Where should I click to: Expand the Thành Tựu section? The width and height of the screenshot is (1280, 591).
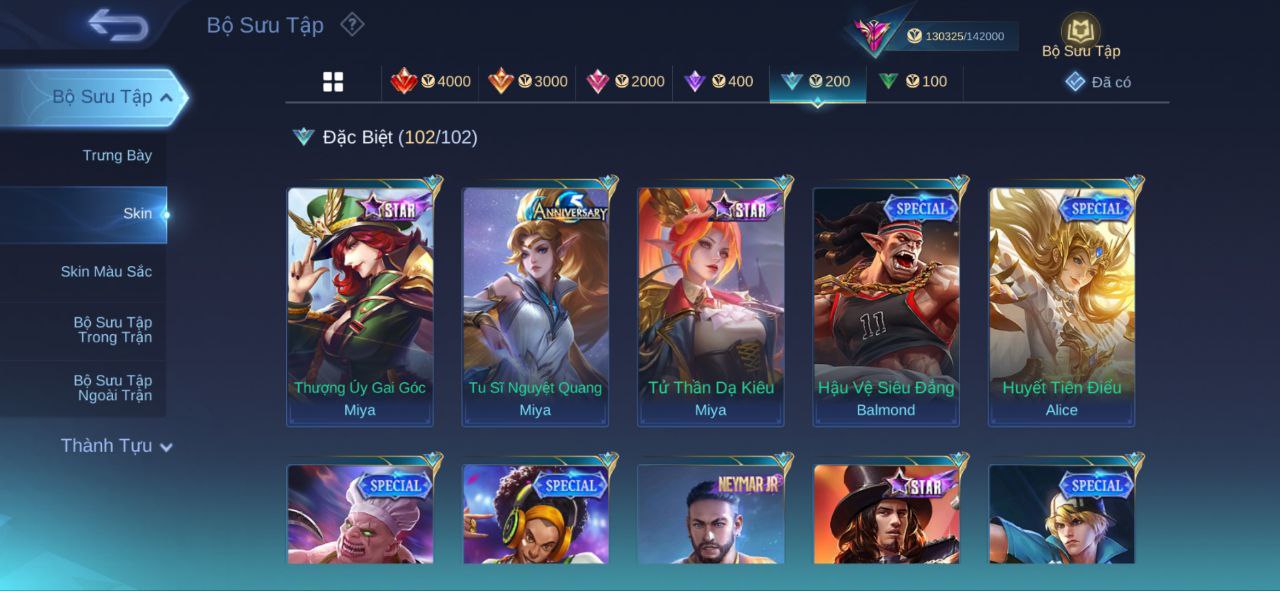(x=116, y=446)
